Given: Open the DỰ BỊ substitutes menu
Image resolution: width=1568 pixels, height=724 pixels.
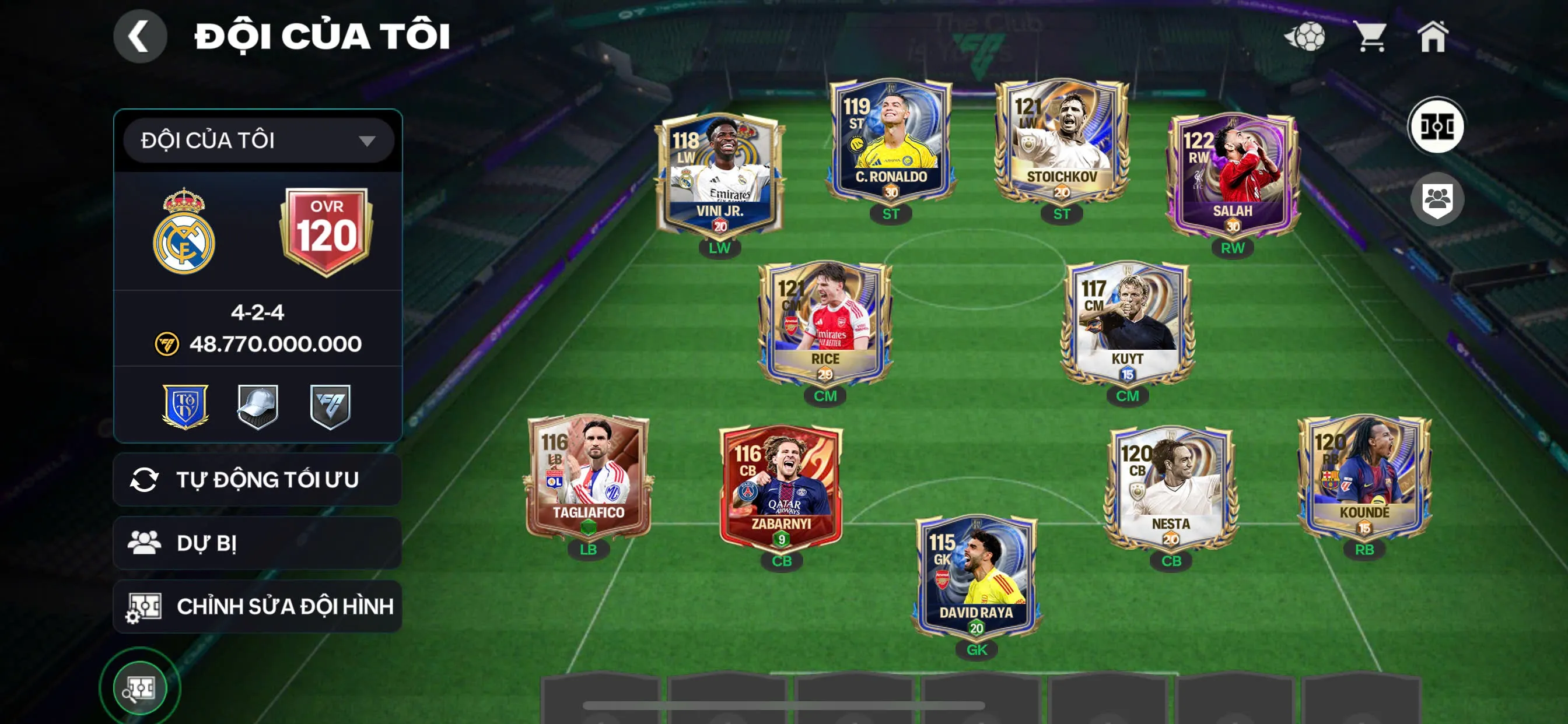Looking at the screenshot, I should pos(258,543).
